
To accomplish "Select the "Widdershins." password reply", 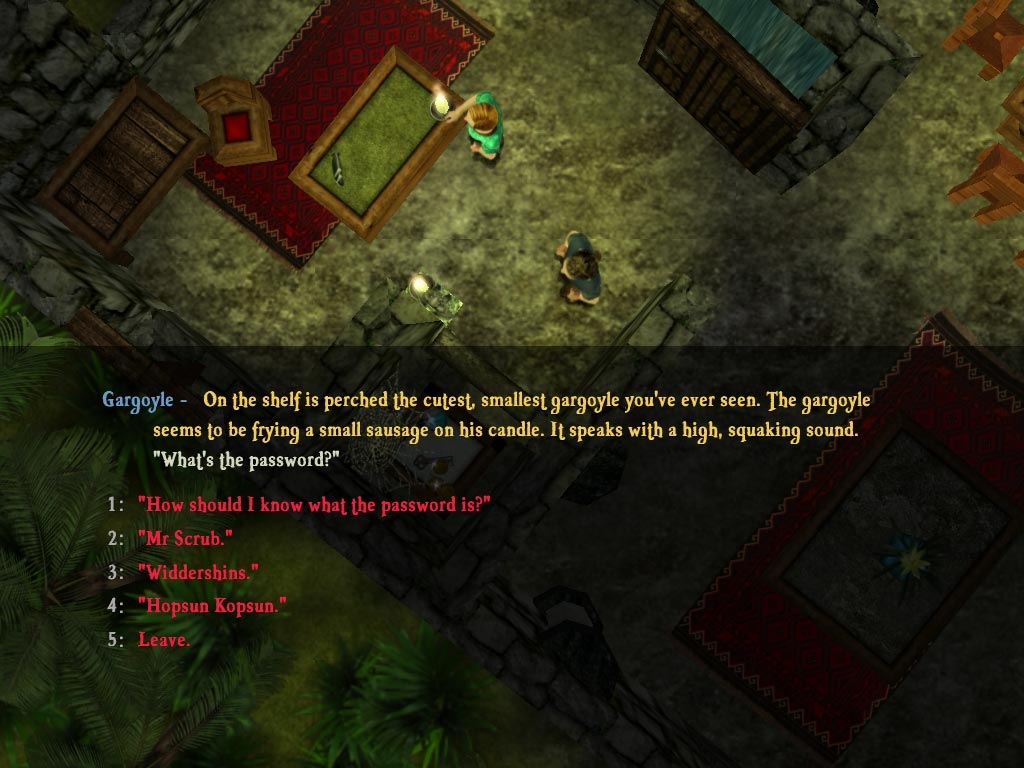I will [x=198, y=572].
